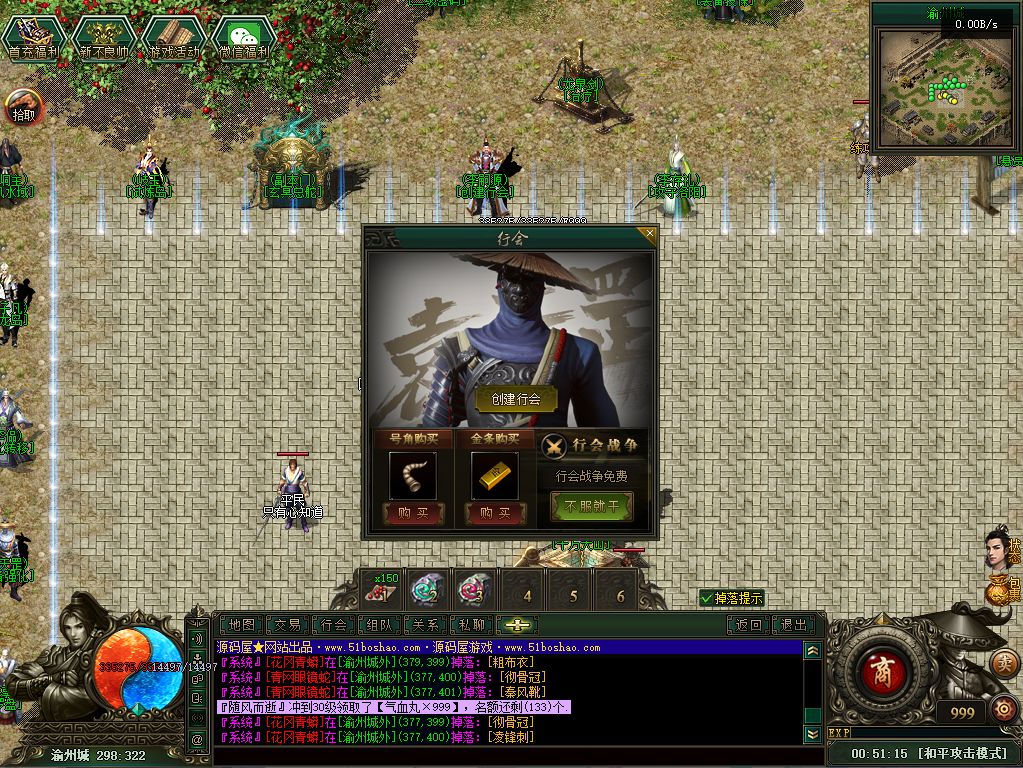
Task: Click the 拾取 pickup button
Action: (x=24, y=106)
